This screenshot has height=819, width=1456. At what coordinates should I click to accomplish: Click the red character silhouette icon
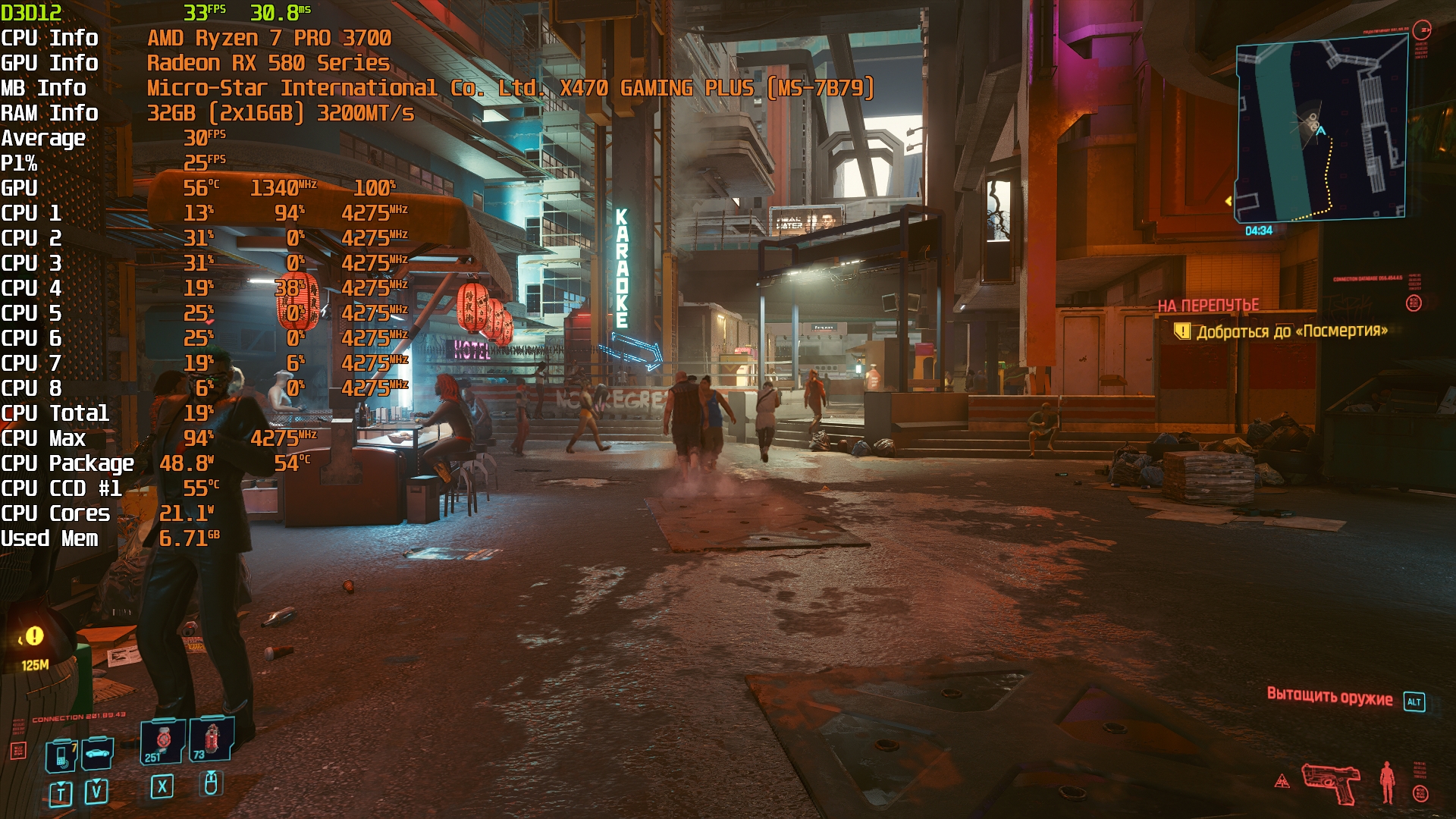coord(1387,782)
